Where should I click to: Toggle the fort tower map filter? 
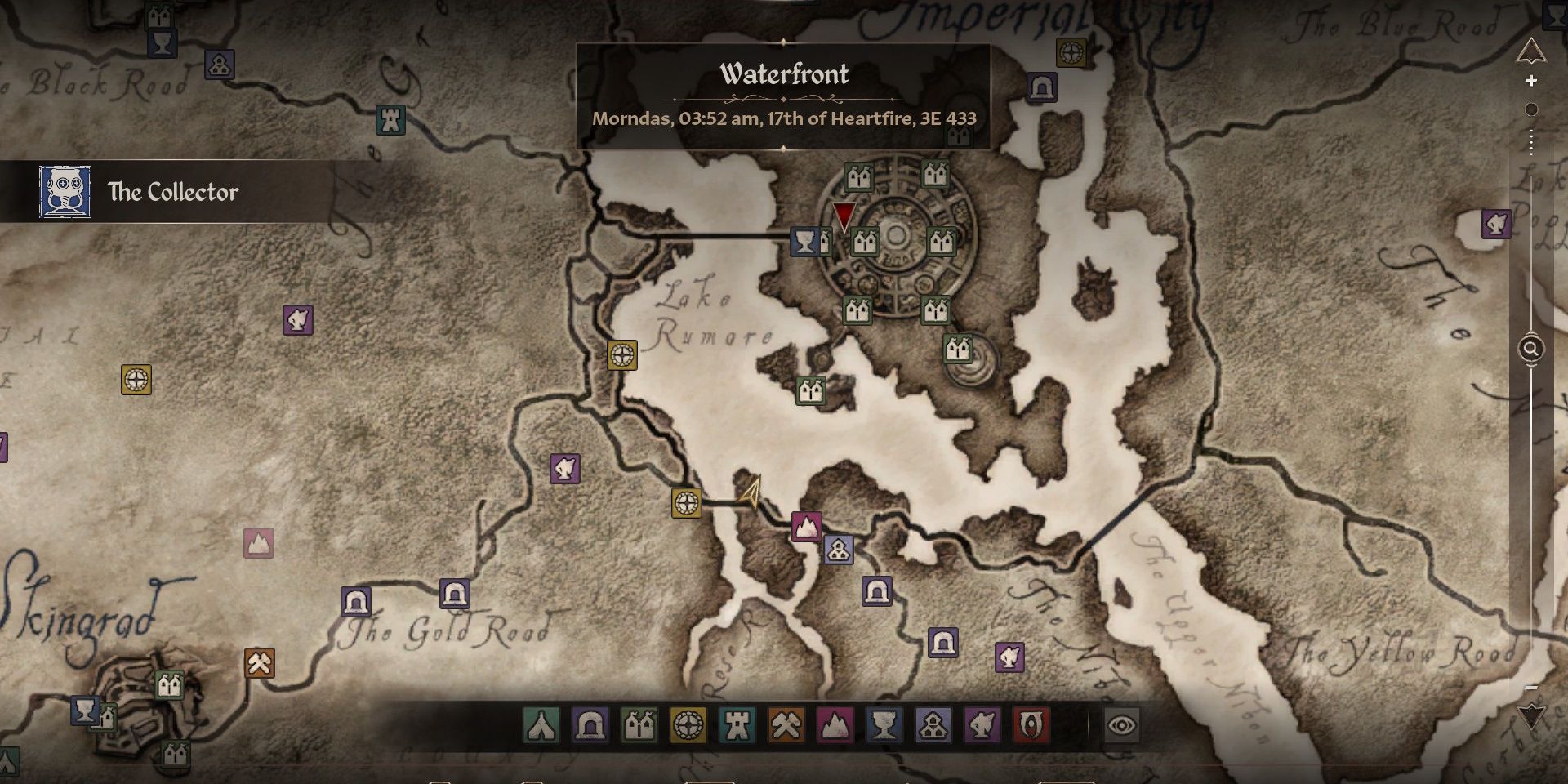(737, 725)
